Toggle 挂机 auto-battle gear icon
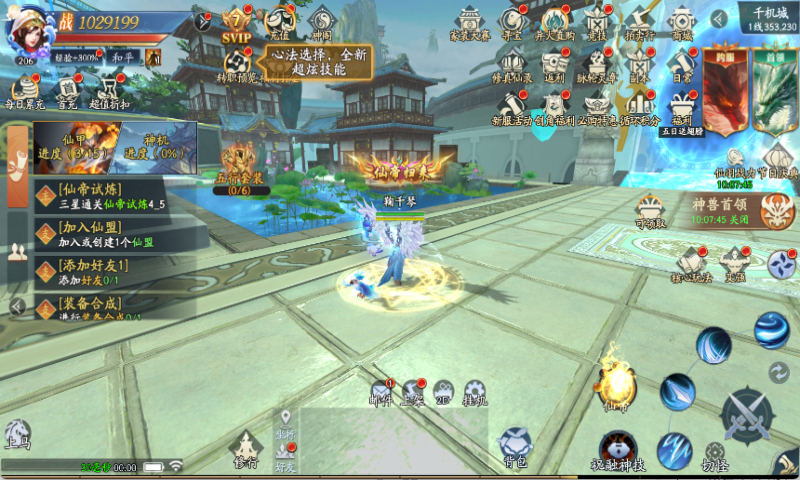 (x=475, y=393)
